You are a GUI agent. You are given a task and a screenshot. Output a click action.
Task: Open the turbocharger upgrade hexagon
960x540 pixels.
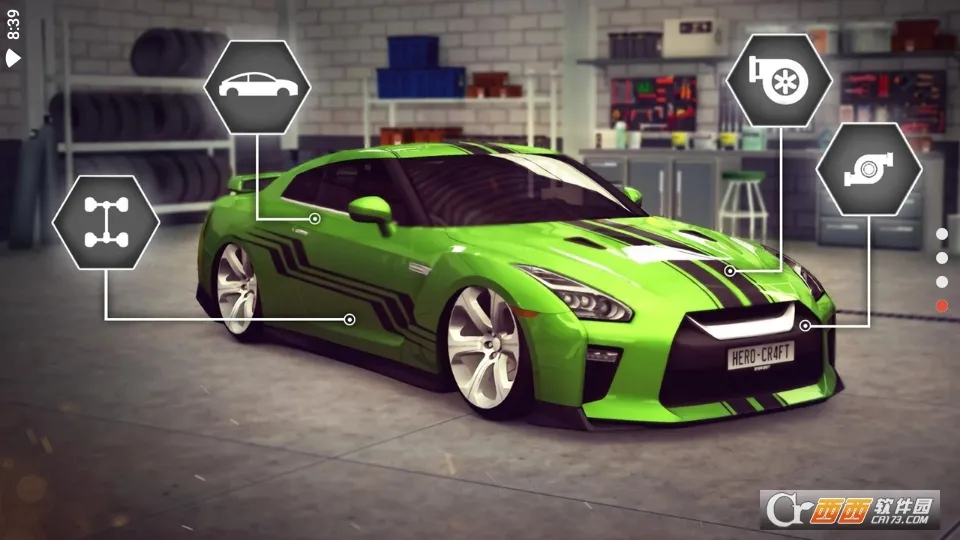click(x=868, y=169)
